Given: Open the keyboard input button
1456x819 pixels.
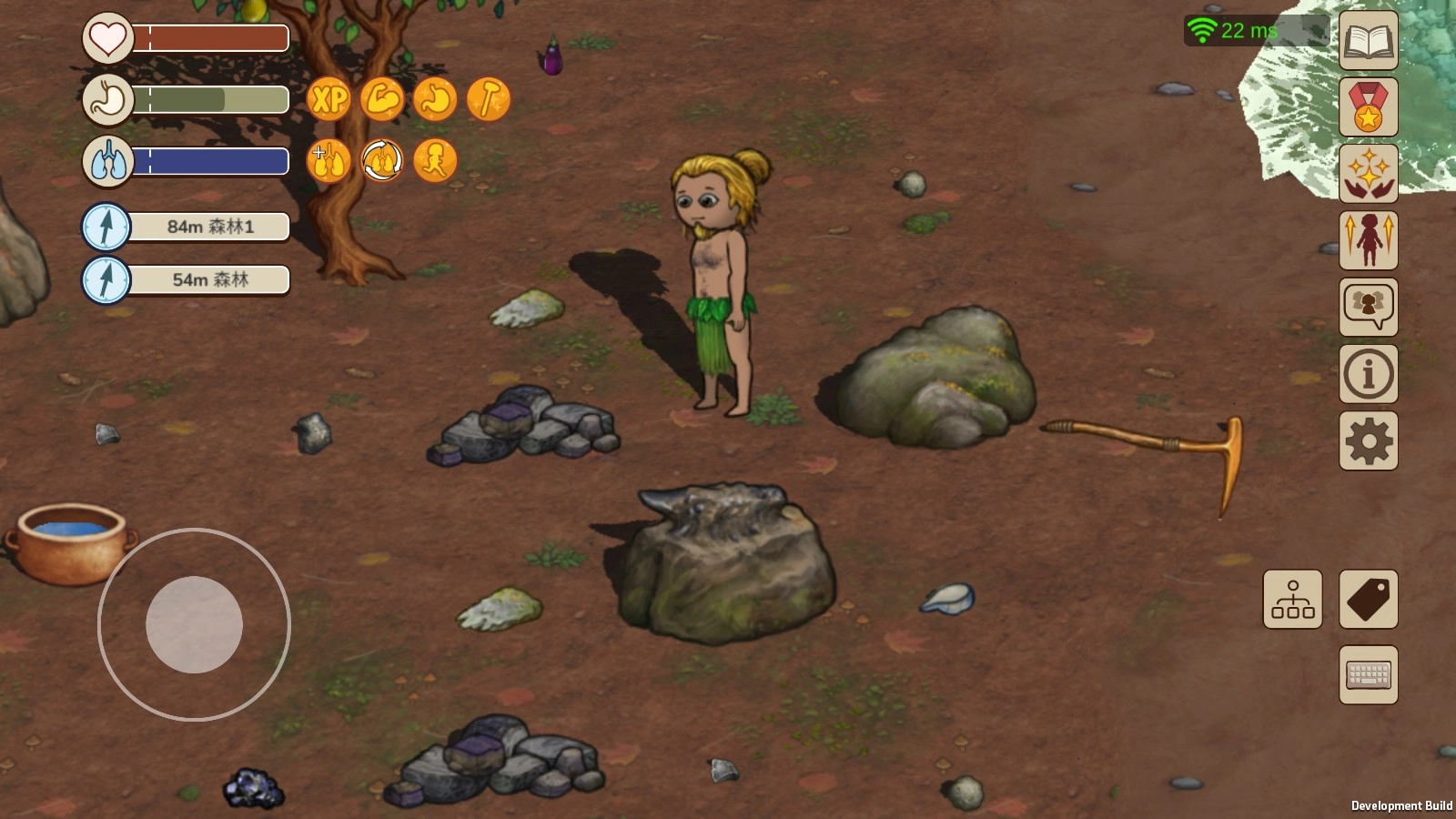Looking at the screenshot, I should click(x=1368, y=674).
